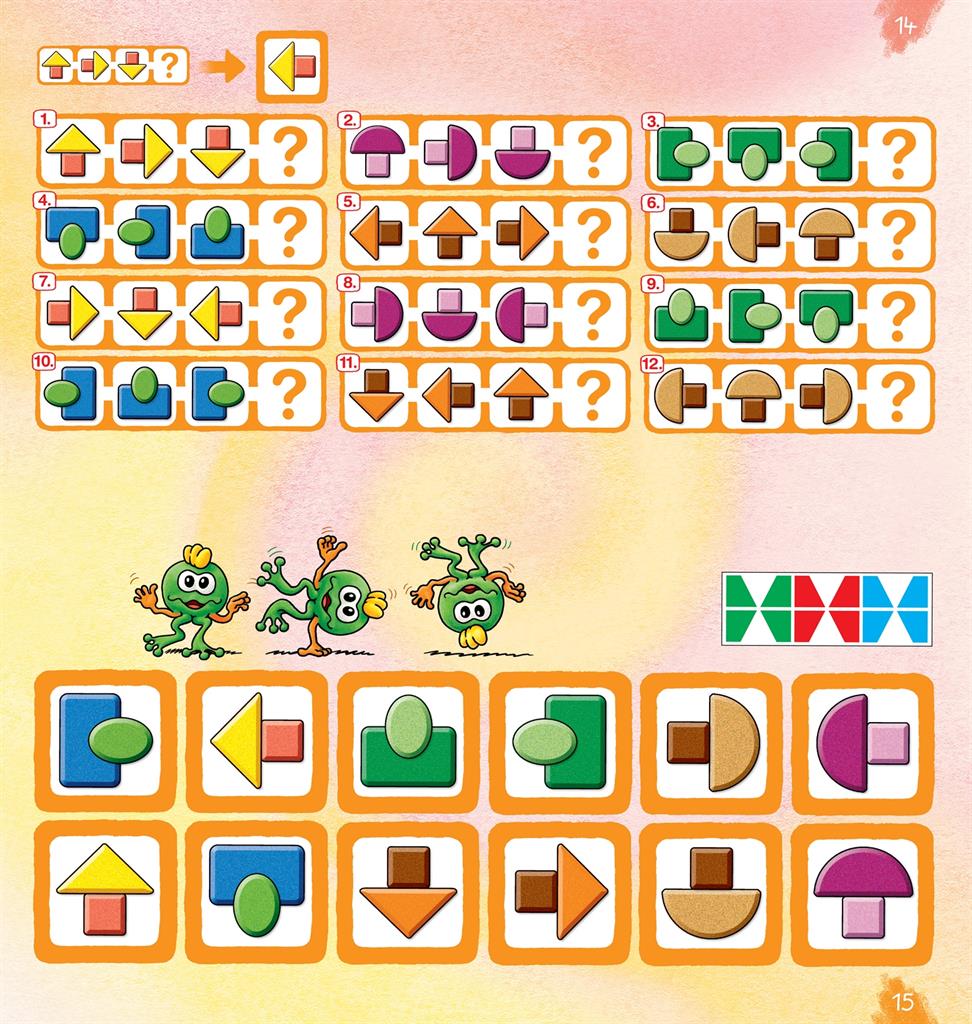This screenshot has height=1024, width=972.
Task: Pick the purple mushroom answer tile
Action: tap(862, 892)
